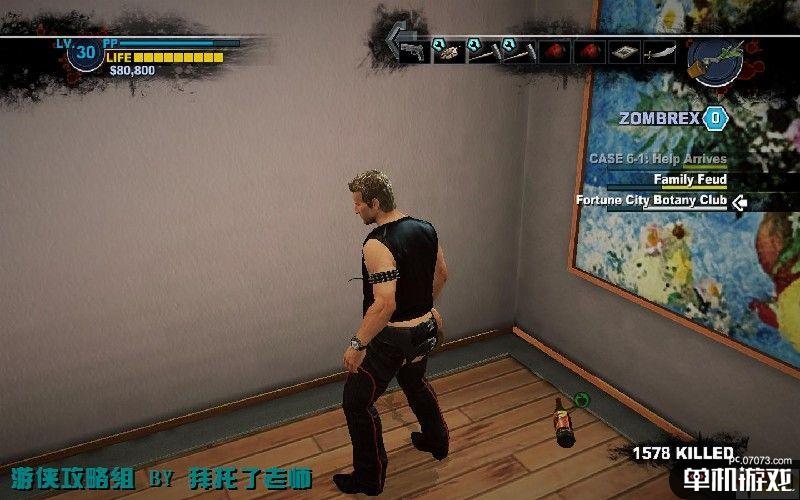Select the magazine item slot
This screenshot has width=800, height=500.
pos(625,51)
